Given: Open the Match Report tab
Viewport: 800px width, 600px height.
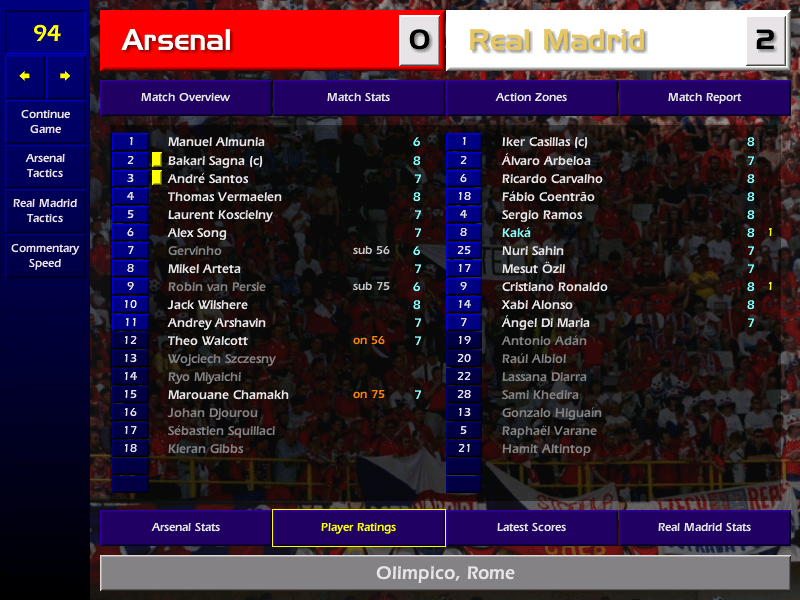Looking at the screenshot, I should [704, 97].
